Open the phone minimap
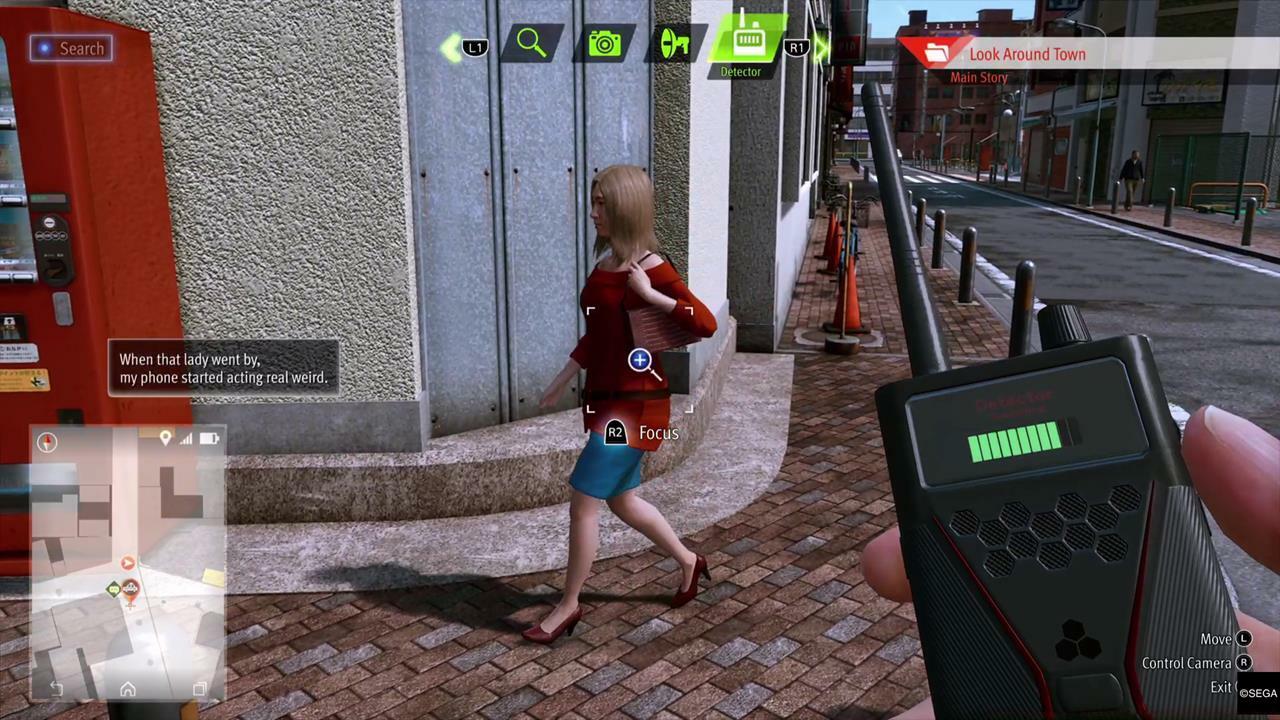Screen dimensions: 1280x720 coord(128,560)
